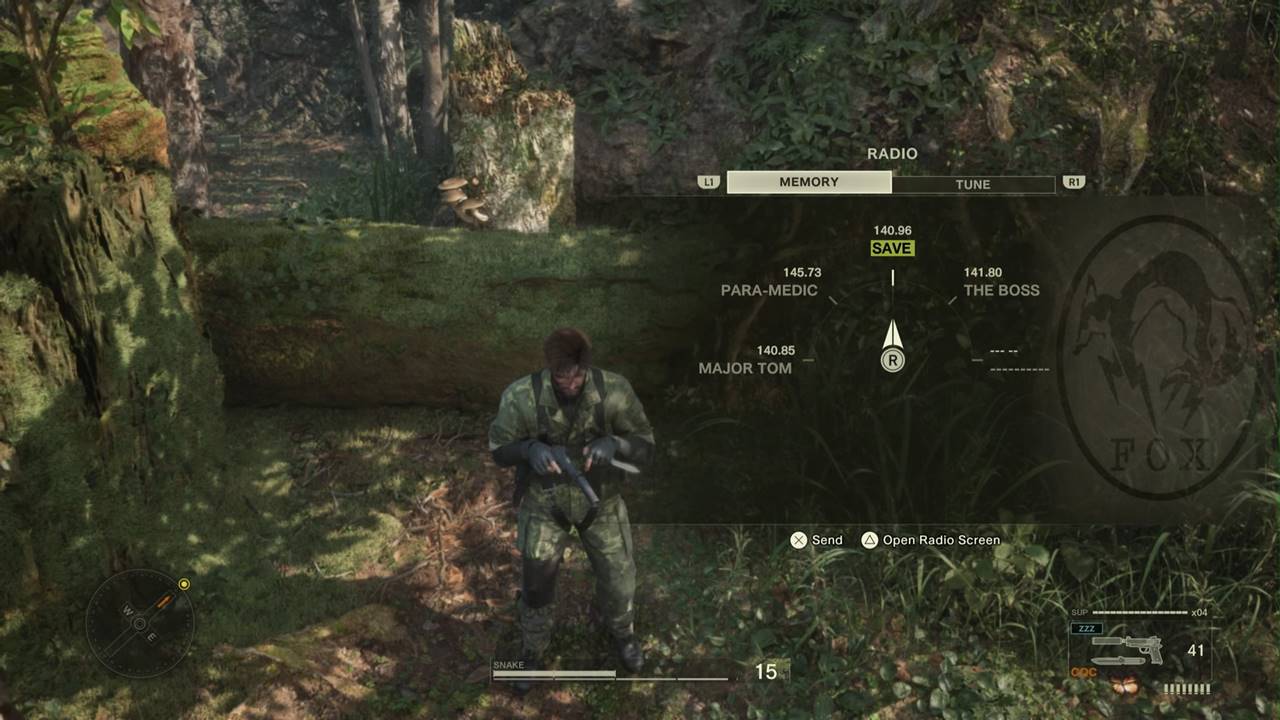Select the equipped pistol weapon icon

tap(1129, 649)
